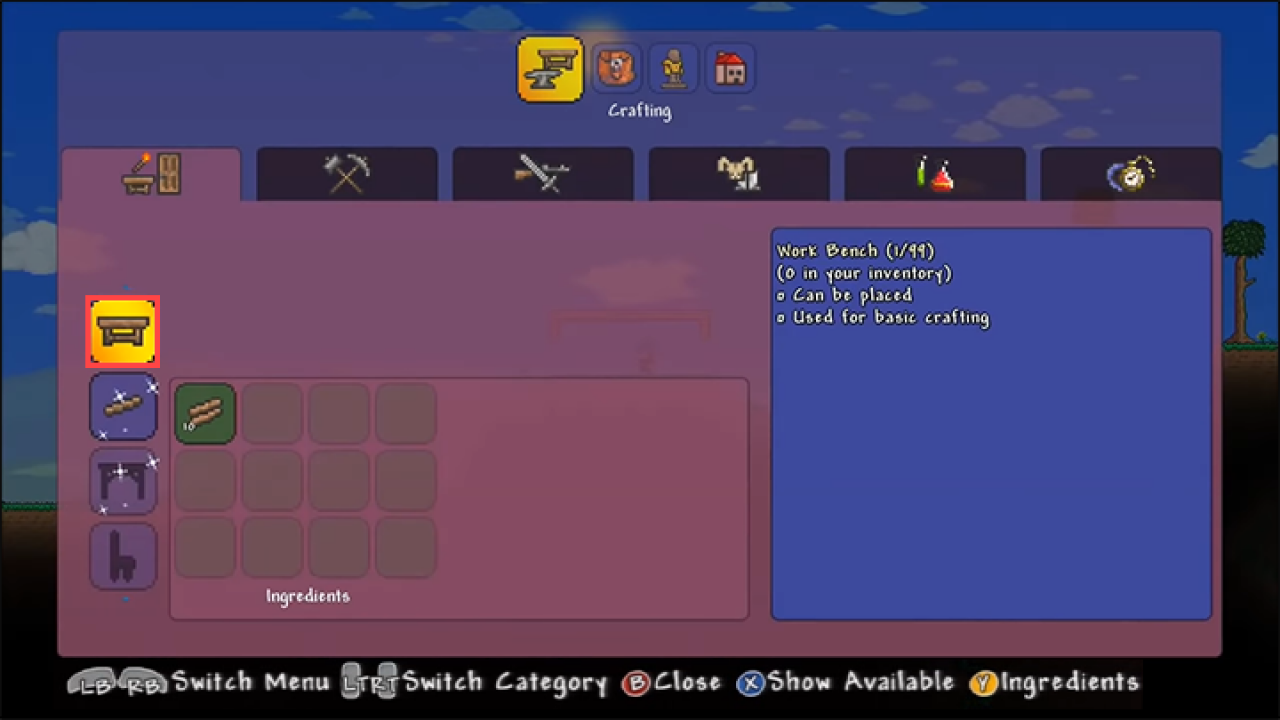The height and width of the screenshot is (720, 1280).
Task: Click the Wood ingredient stack of ten
Action: [205, 413]
